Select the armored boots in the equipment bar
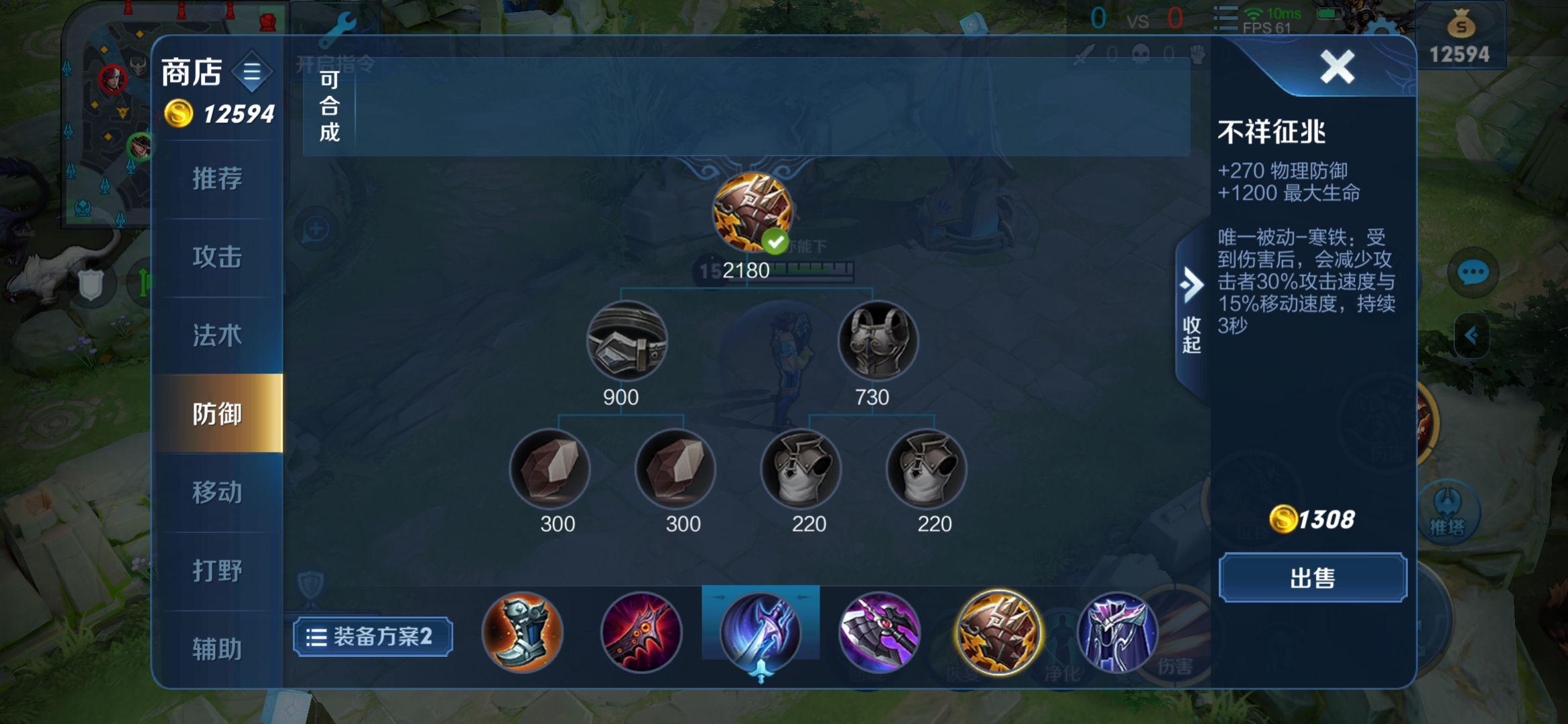This screenshot has width=1568, height=724. click(x=522, y=633)
